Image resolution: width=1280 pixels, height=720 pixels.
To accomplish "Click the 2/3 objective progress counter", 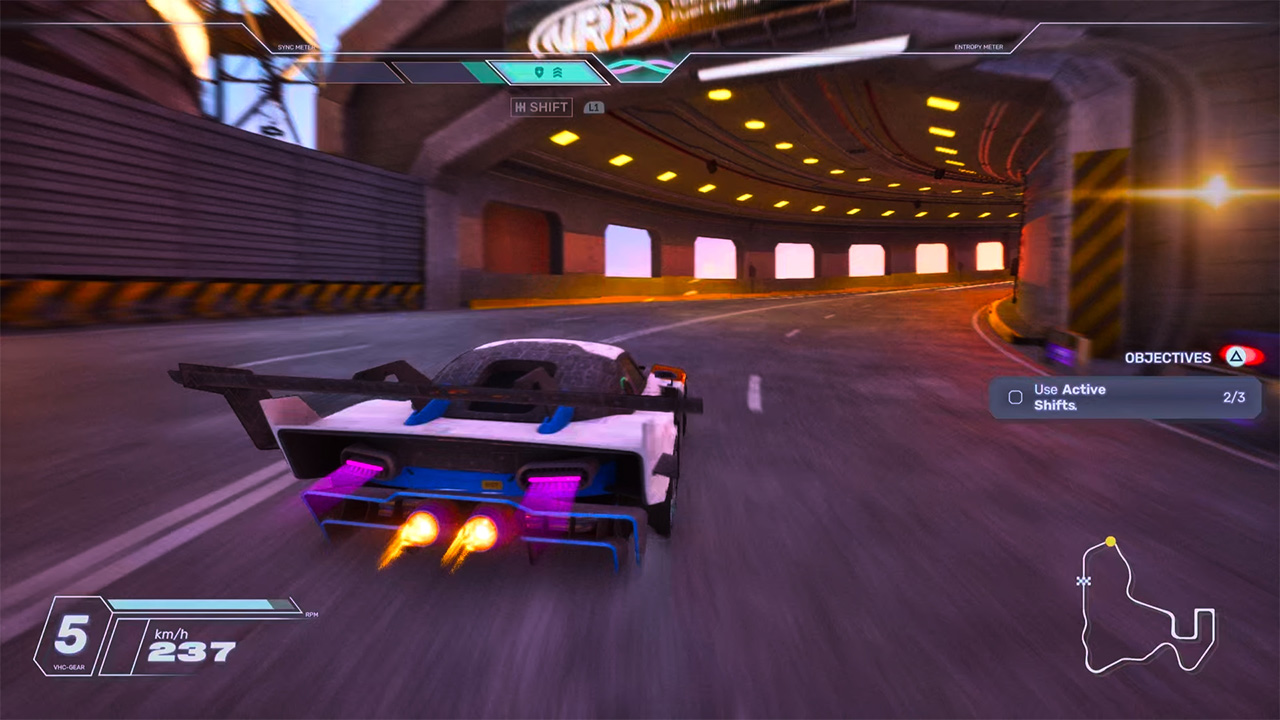I will (x=1236, y=397).
